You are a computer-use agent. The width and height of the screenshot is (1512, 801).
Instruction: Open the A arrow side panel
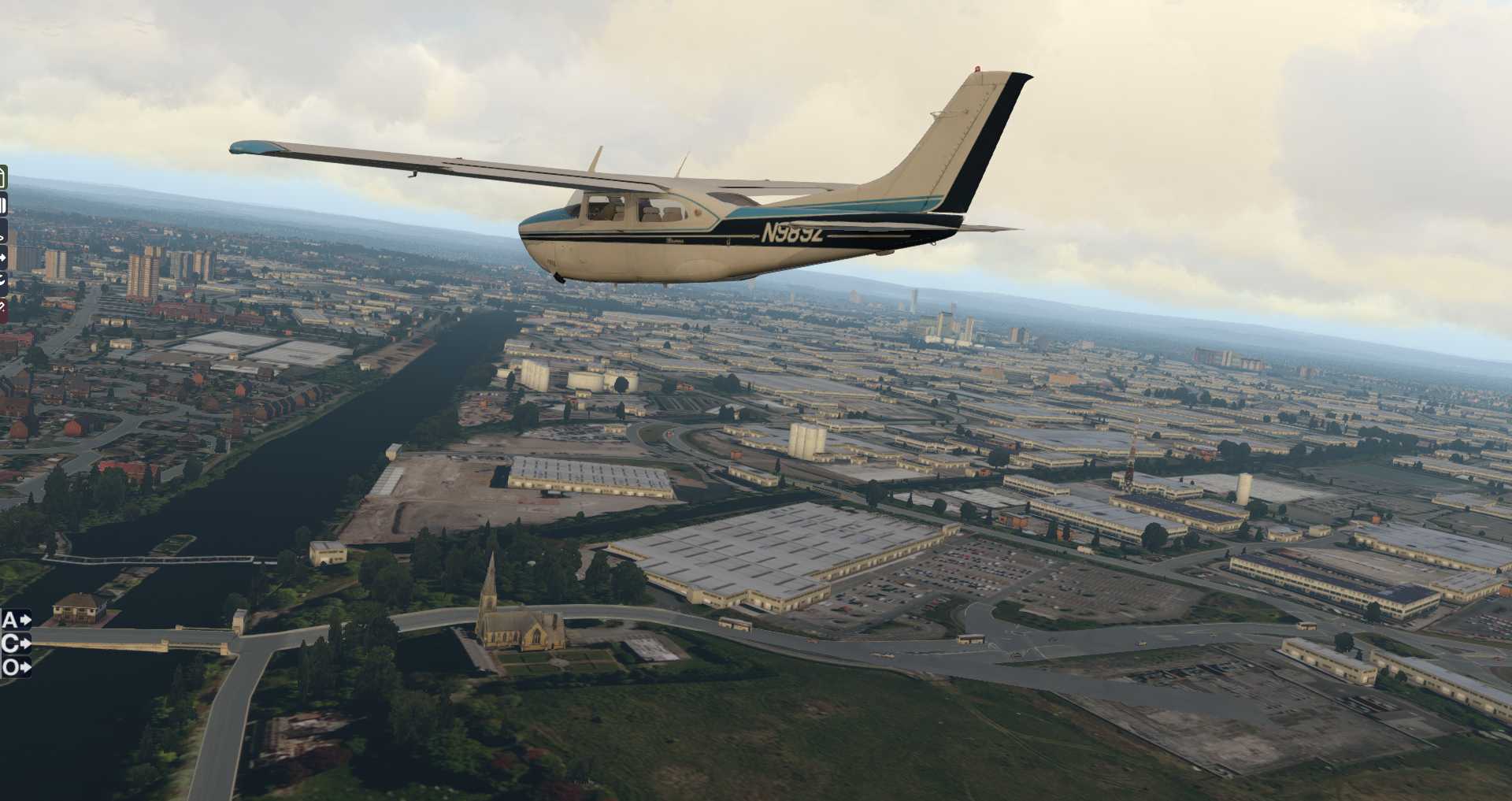[16, 621]
